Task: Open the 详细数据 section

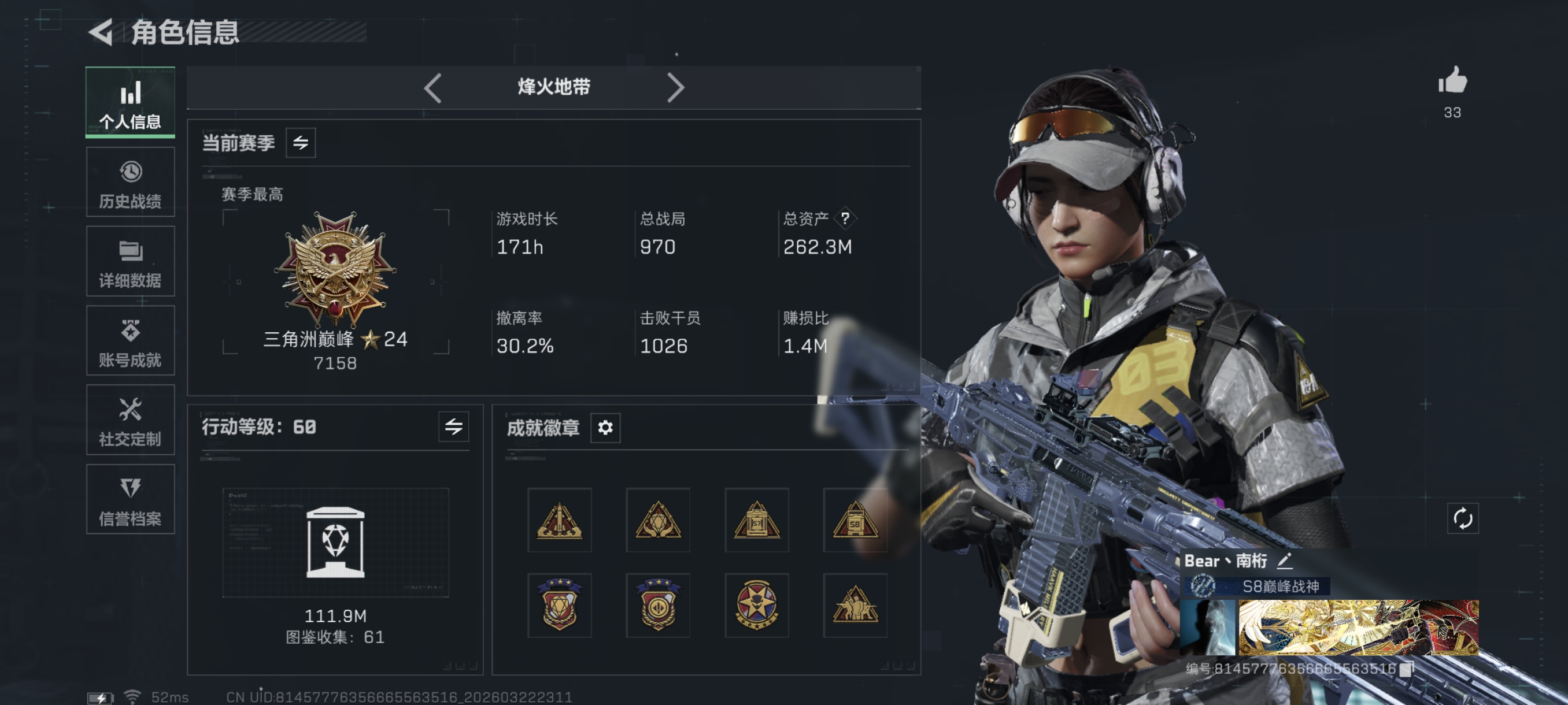Action: pos(130,262)
